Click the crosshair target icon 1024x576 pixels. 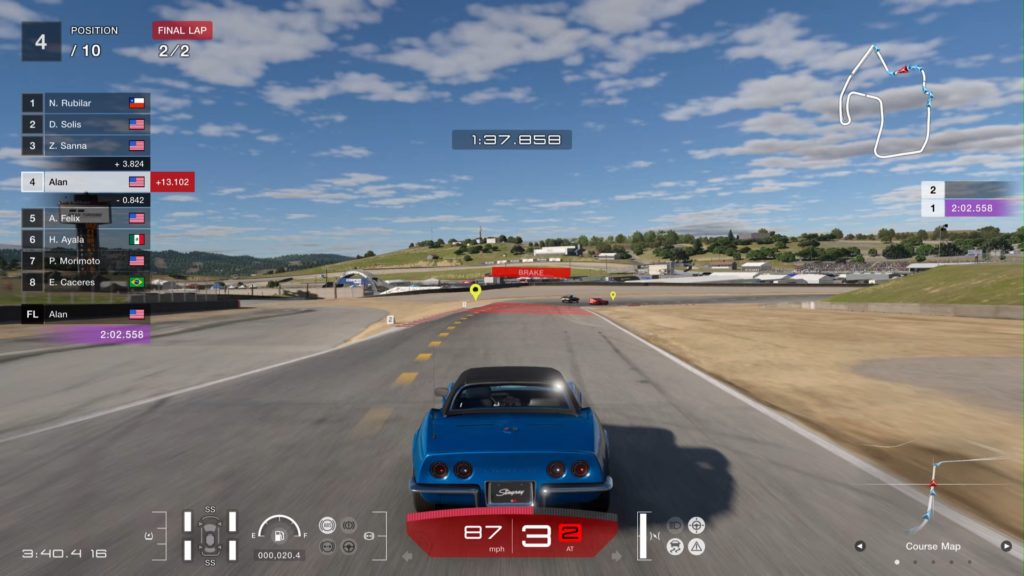697,525
